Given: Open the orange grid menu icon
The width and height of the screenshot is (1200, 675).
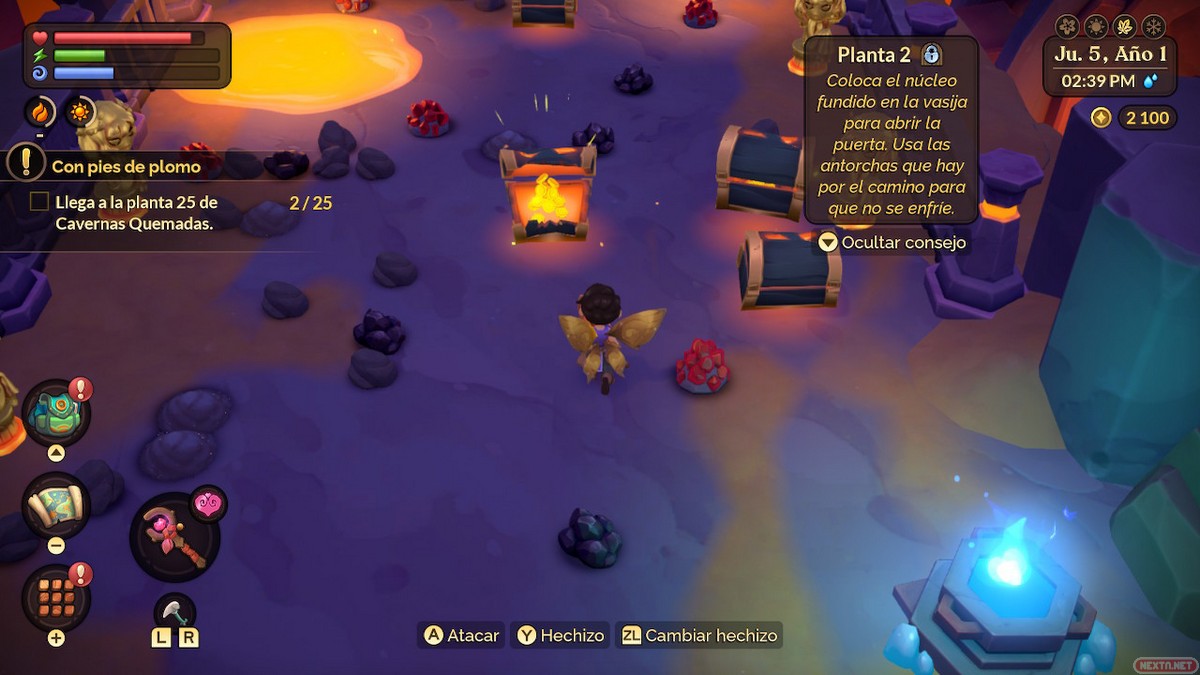Looking at the screenshot, I should pyautogui.click(x=56, y=597).
